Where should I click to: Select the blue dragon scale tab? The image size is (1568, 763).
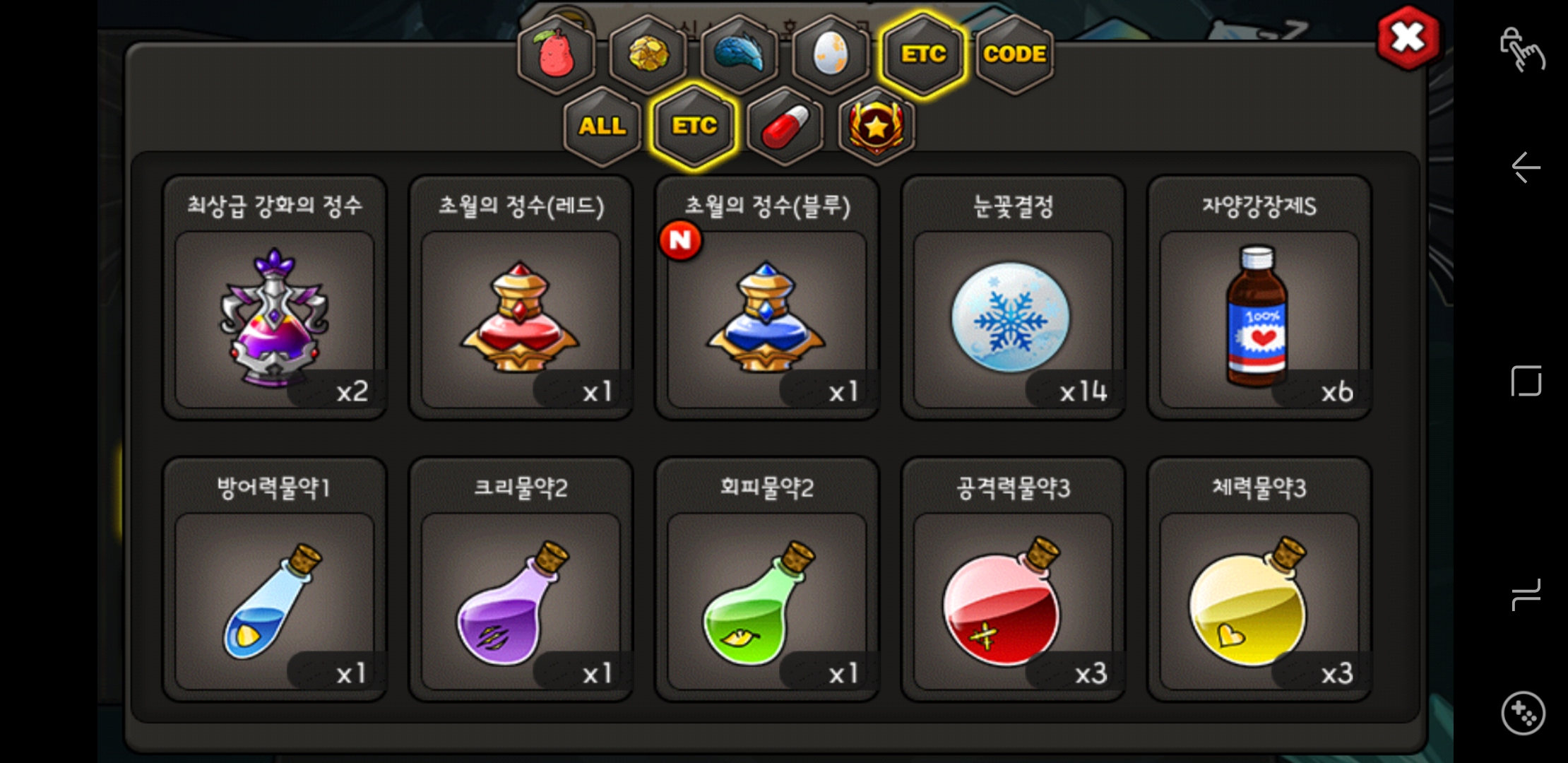click(739, 54)
